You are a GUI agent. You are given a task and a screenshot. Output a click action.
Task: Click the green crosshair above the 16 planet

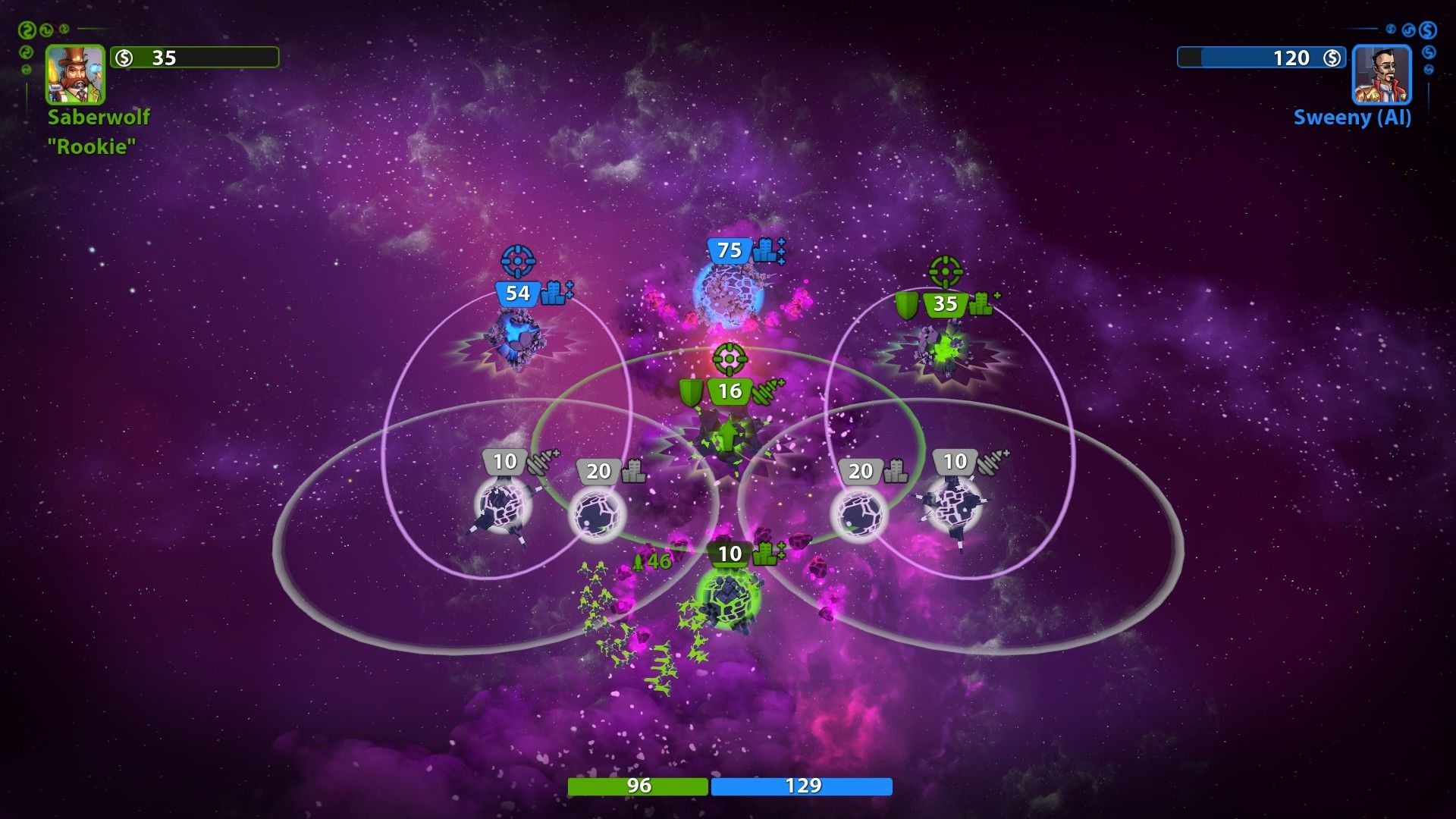(730, 359)
